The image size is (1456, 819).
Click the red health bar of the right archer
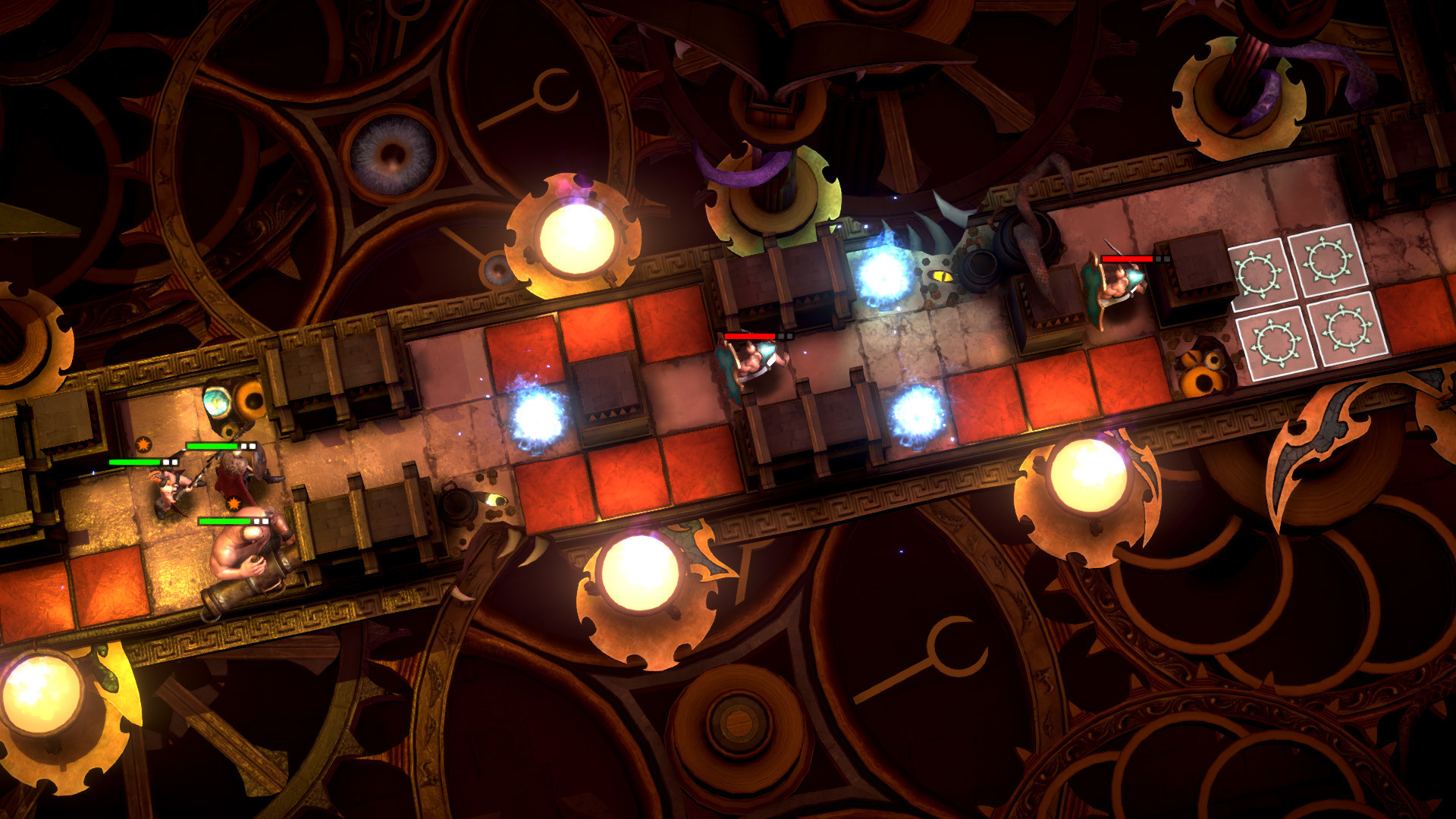(x=1128, y=259)
